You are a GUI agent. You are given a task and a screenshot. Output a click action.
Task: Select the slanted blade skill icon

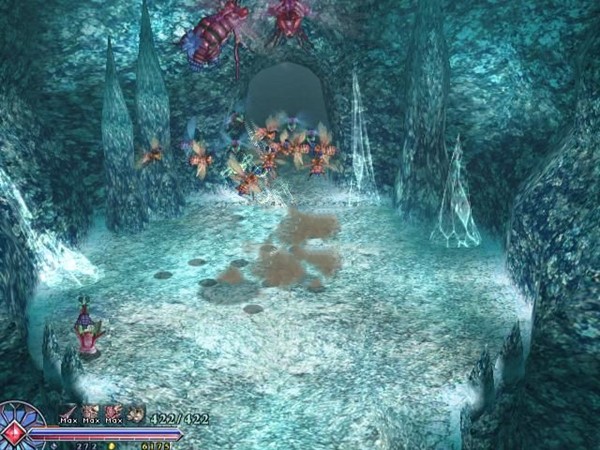click(x=72, y=411)
